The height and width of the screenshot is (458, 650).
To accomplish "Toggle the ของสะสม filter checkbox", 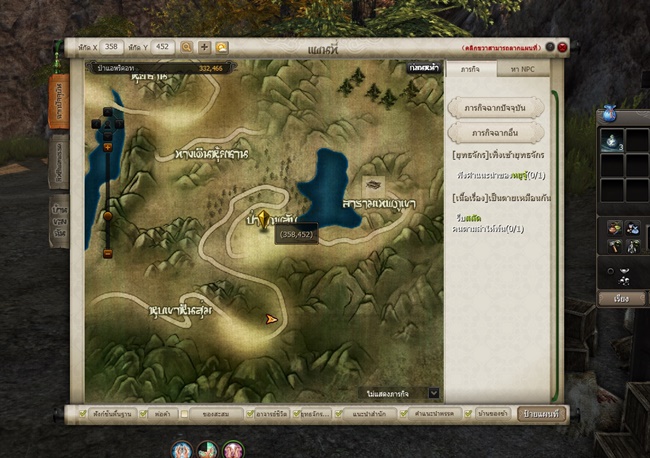I will coord(187,412).
